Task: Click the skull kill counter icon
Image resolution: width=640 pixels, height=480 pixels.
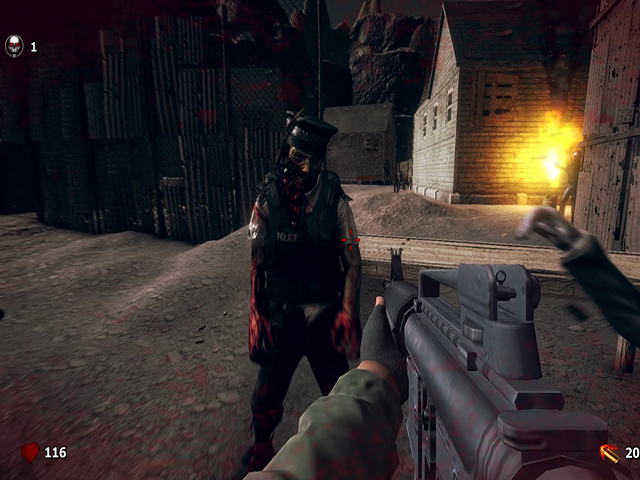Action: [x=14, y=46]
